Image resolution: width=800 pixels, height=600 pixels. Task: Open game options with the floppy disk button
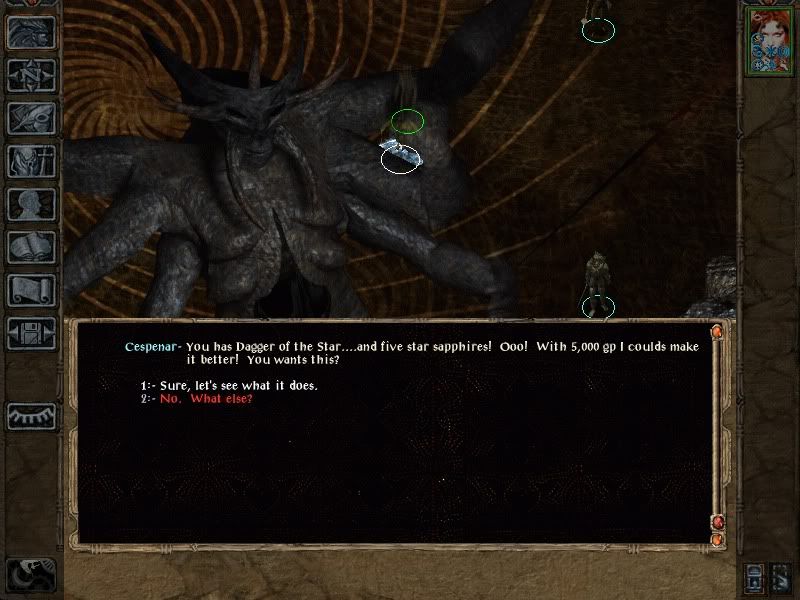click(x=31, y=333)
